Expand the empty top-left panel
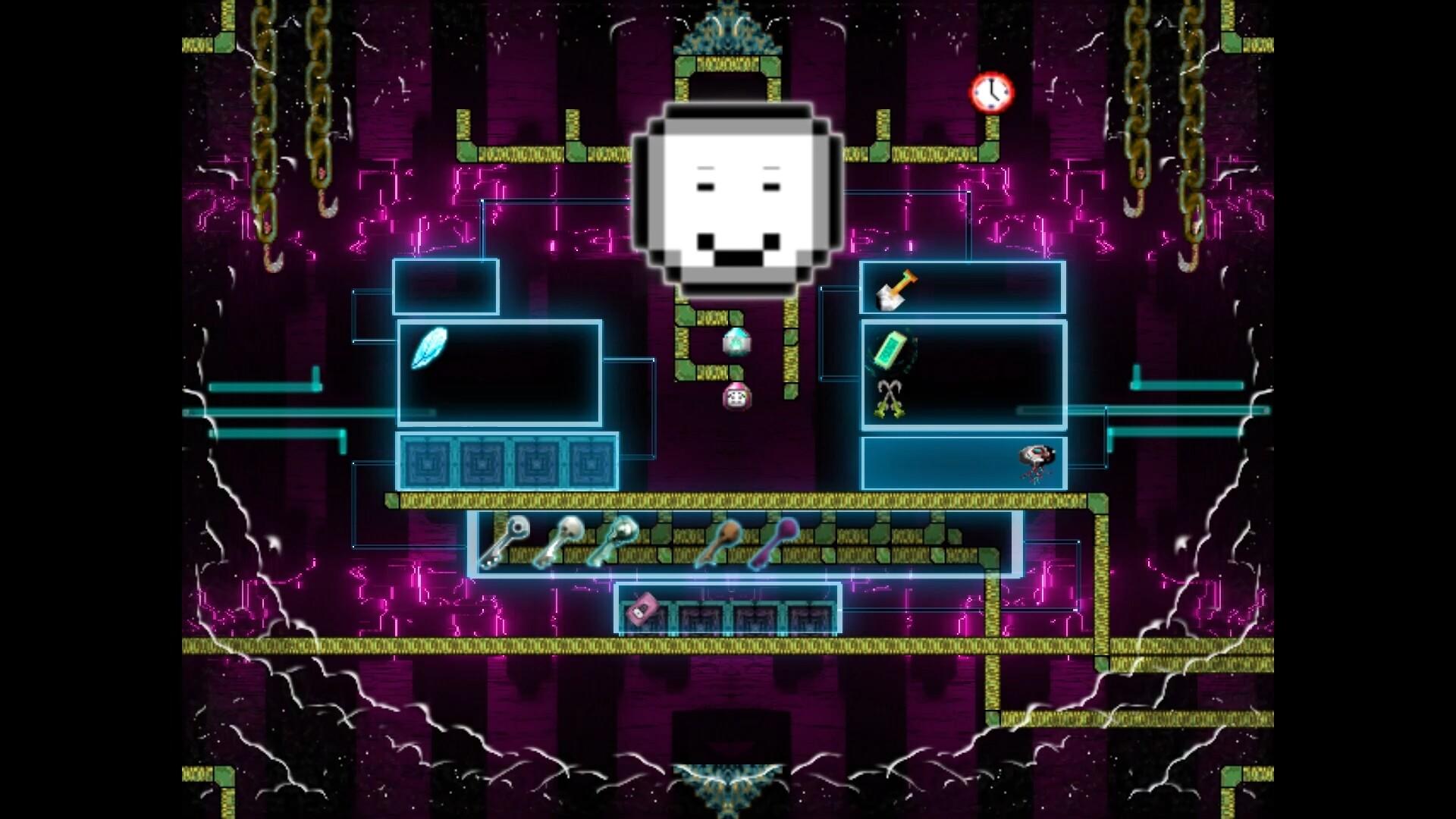The image size is (1456, 819). tap(446, 288)
